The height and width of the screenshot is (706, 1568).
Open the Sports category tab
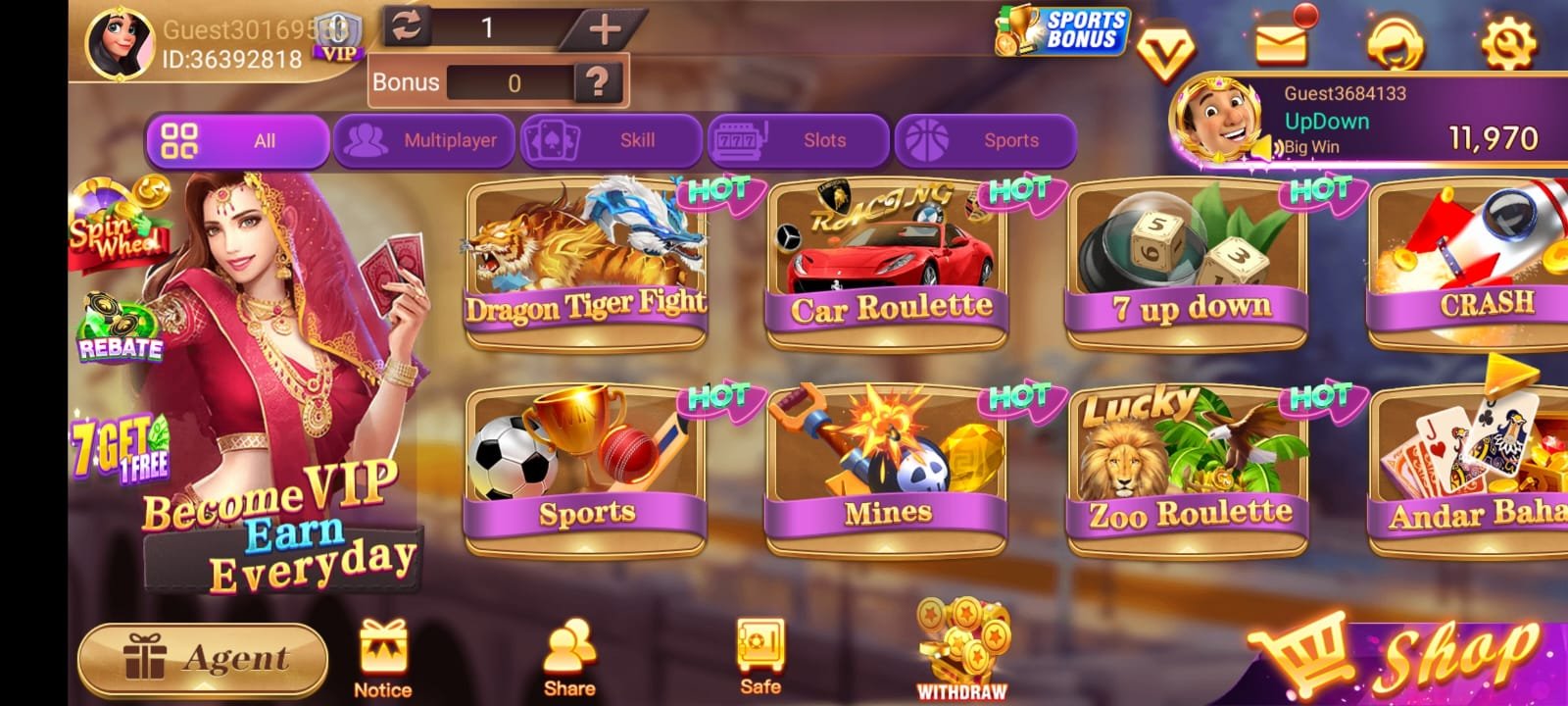pyautogui.click(x=984, y=141)
